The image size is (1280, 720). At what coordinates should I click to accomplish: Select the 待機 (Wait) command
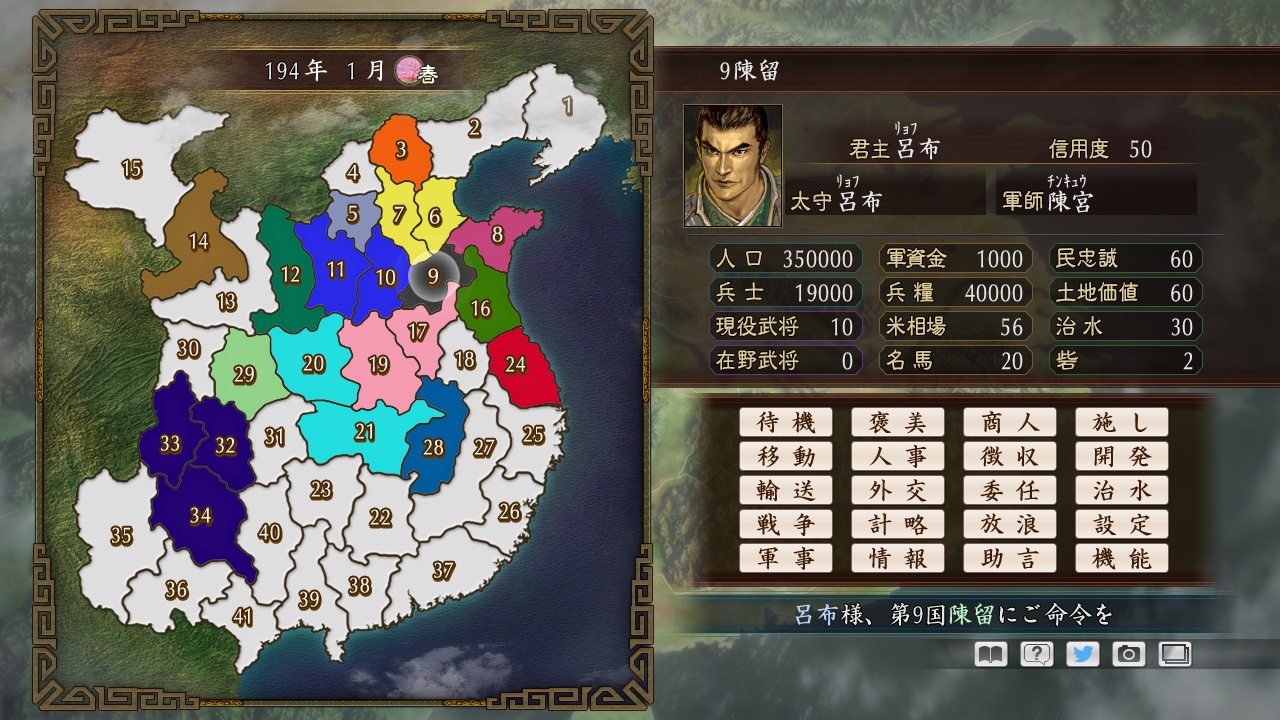click(x=786, y=422)
